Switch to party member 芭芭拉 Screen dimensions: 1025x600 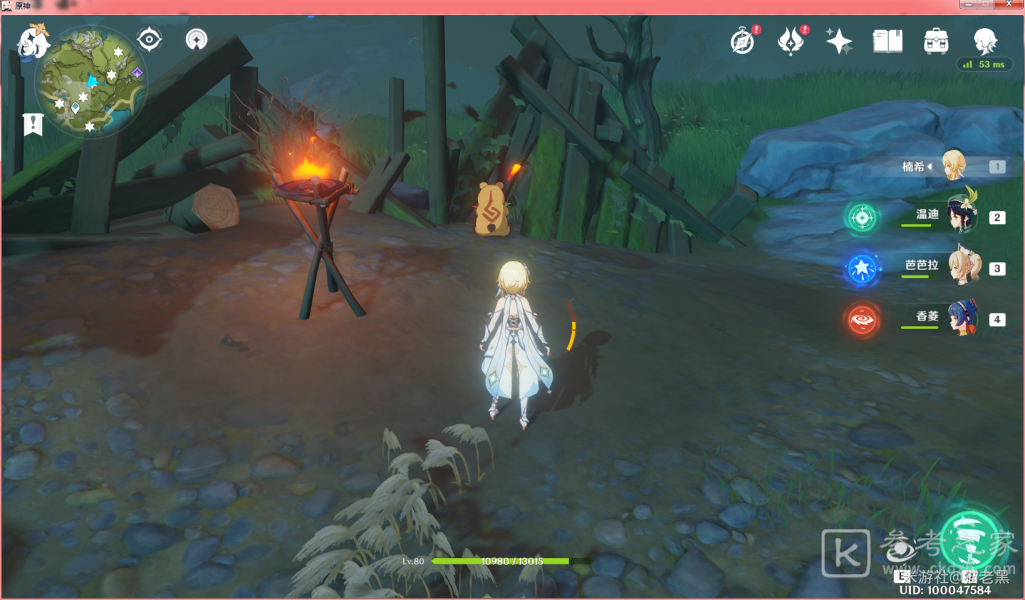(x=962, y=267)
